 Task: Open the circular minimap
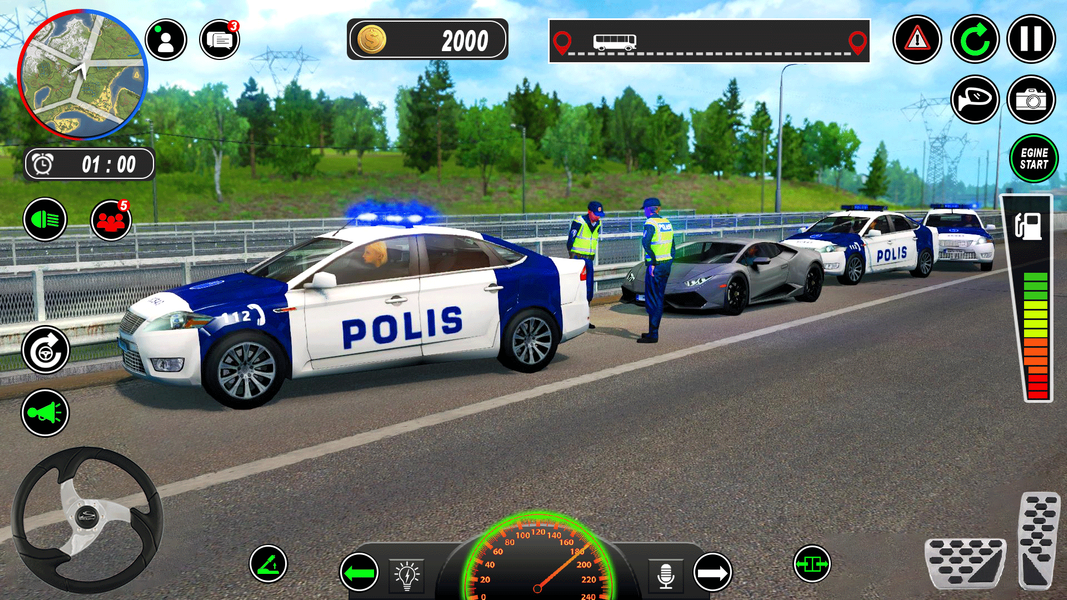pos(82,74)
